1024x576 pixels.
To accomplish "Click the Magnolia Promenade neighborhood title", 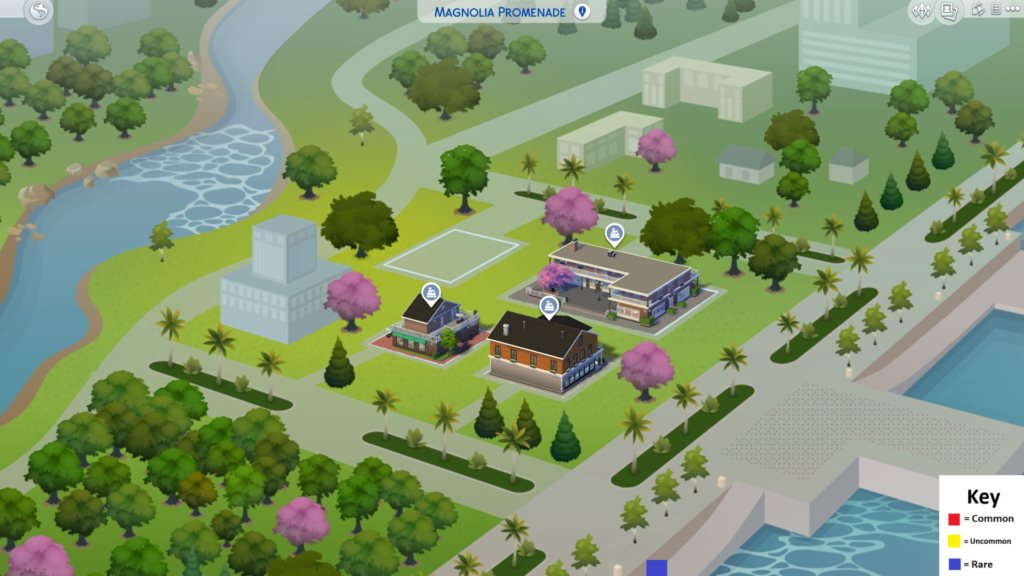I will coord(499,12).
